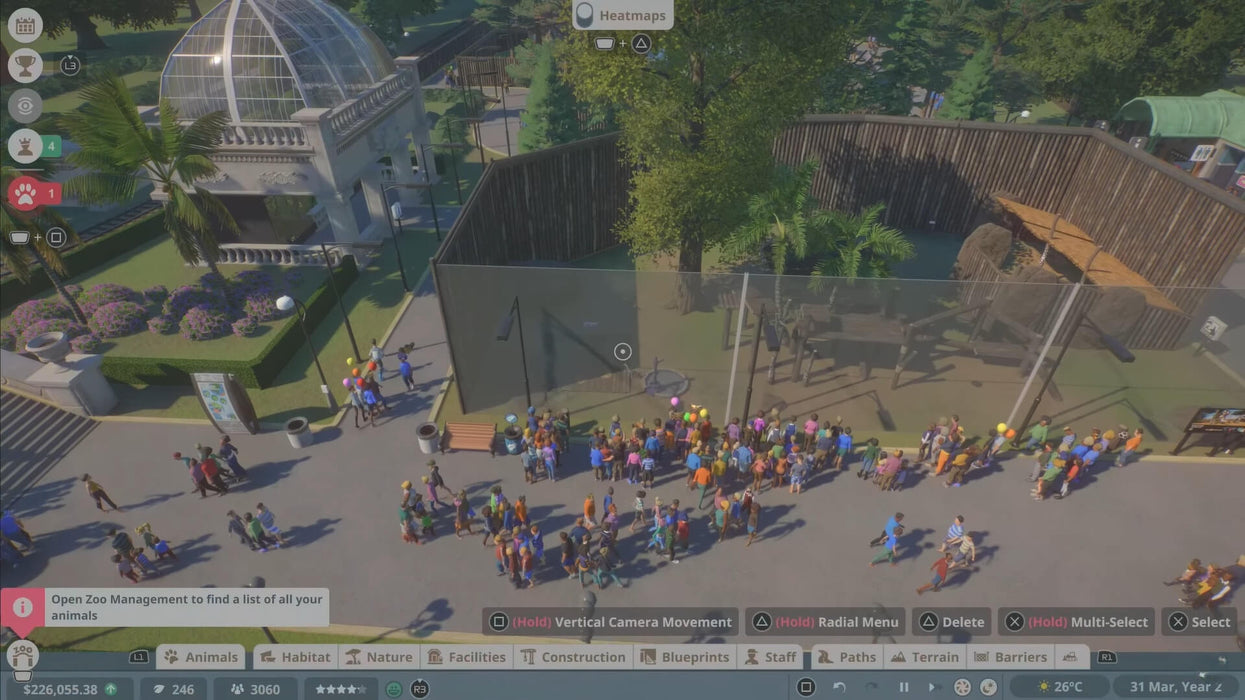Click the undo arrow button
This screenshot has height=700, width=1245.
click(x=840, y=687)
